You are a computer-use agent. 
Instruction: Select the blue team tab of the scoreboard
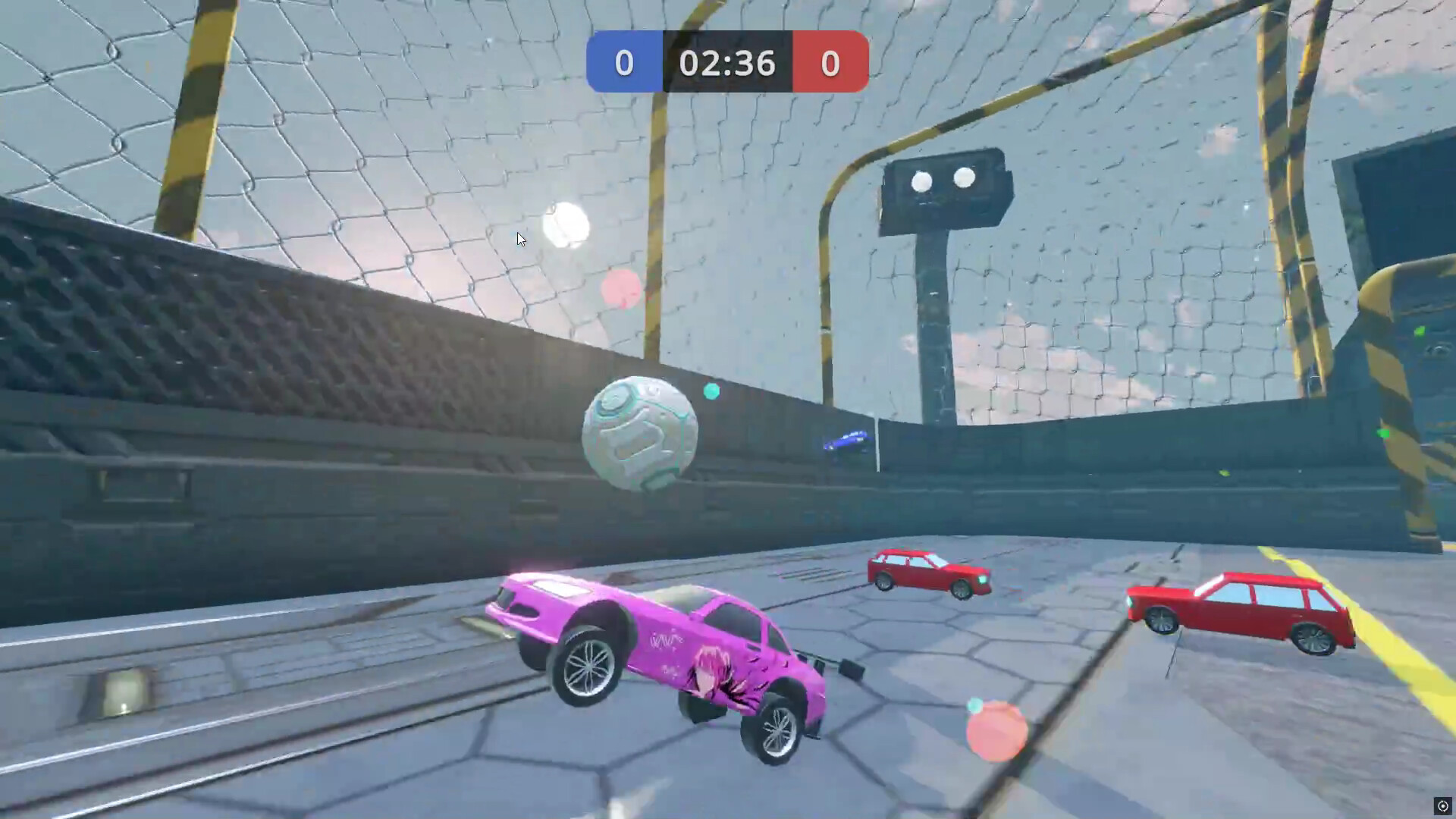point(624,64)
